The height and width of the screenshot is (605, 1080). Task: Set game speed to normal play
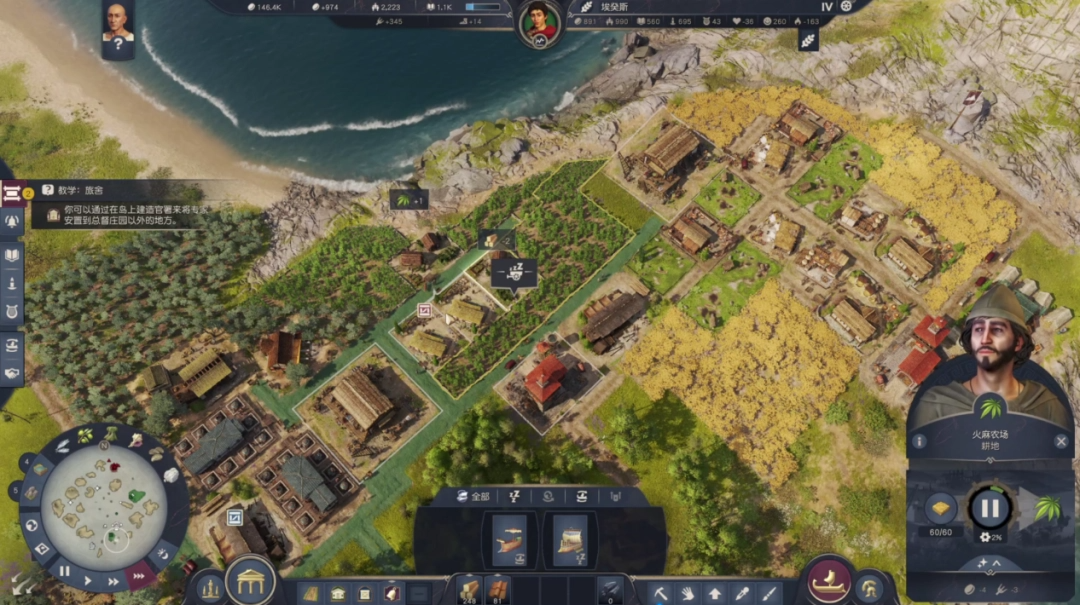pyautogui.click(x=88, y=579)
